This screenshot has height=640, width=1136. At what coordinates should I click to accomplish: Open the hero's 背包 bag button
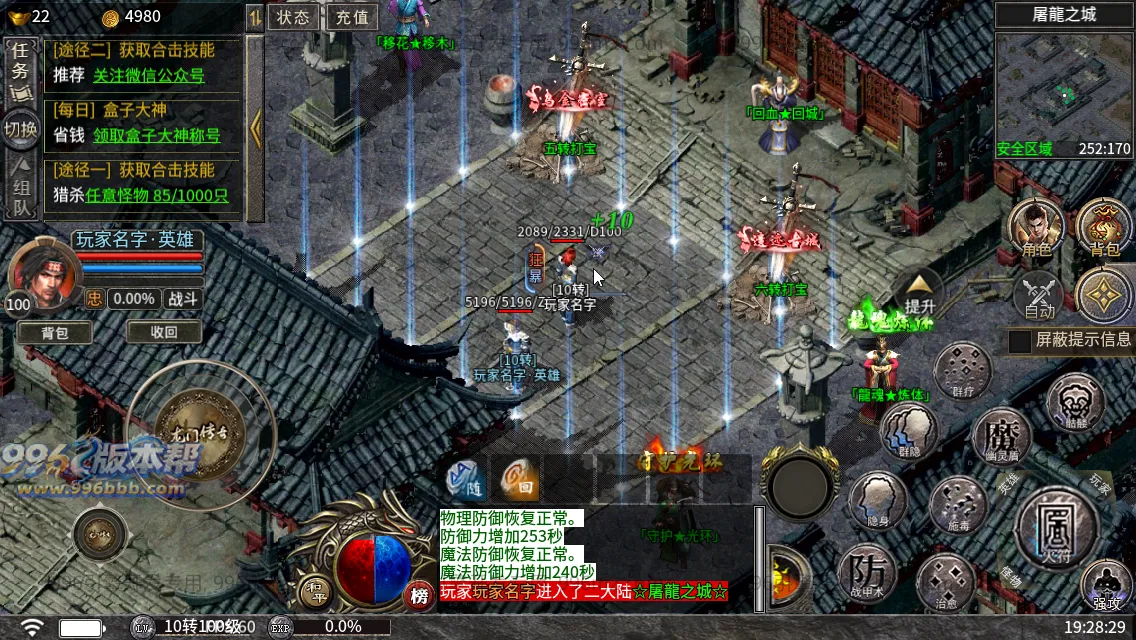coord(55,332)
